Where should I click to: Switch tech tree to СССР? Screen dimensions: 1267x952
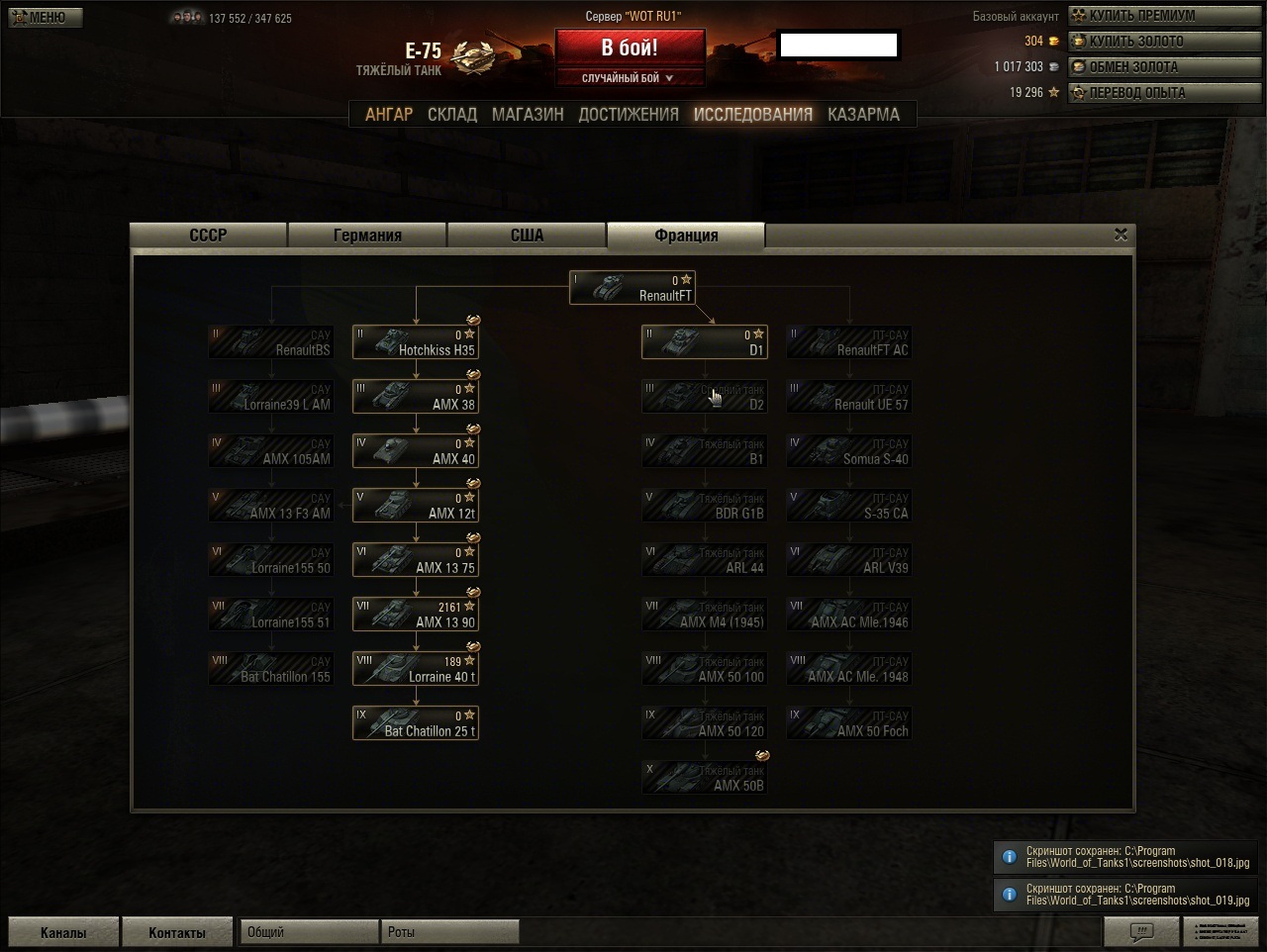pyautogui.click(x=209, y=236)
